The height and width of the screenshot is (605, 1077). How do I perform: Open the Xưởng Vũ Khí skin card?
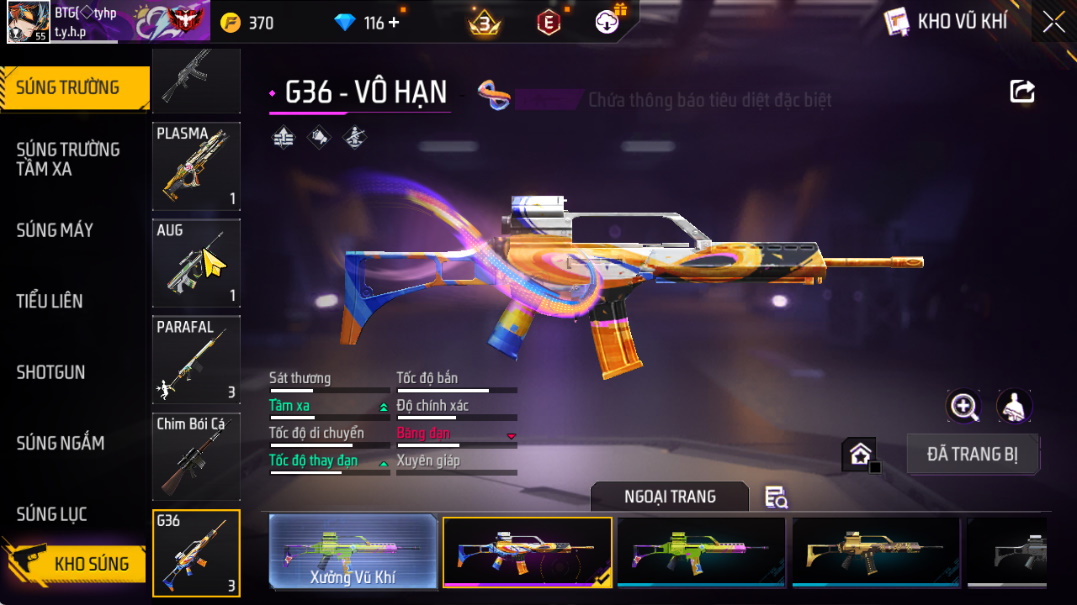coord(353,551)
